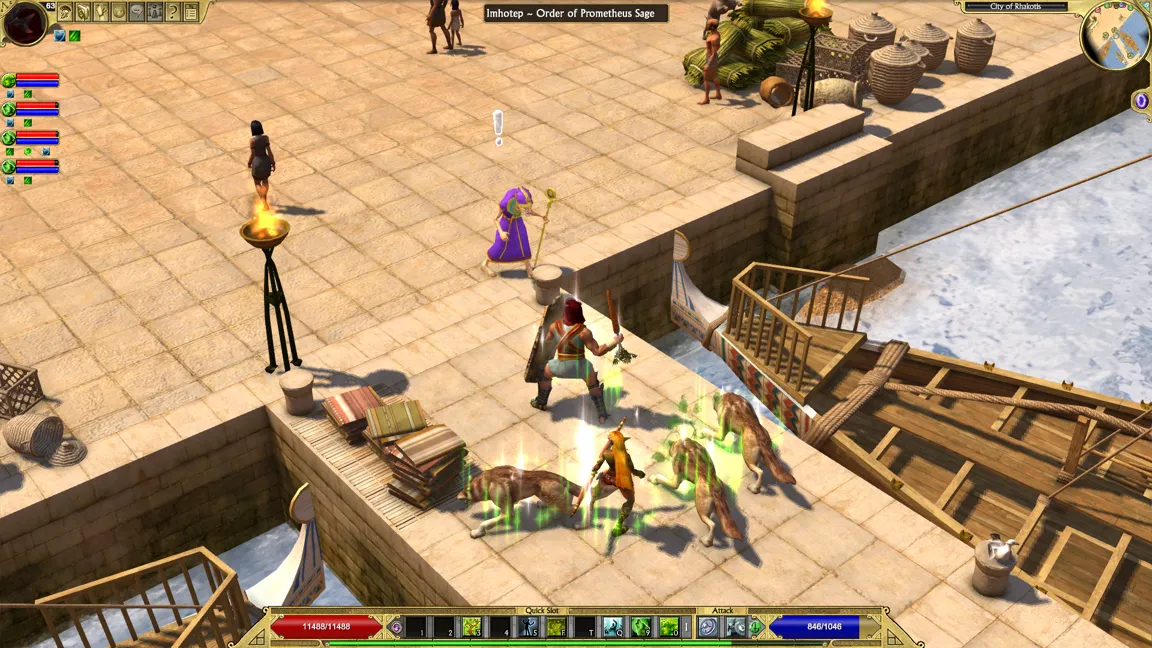1152x648 pixels.
Task: Trigger the quick slot 9 skill
Action: (641, 627)
